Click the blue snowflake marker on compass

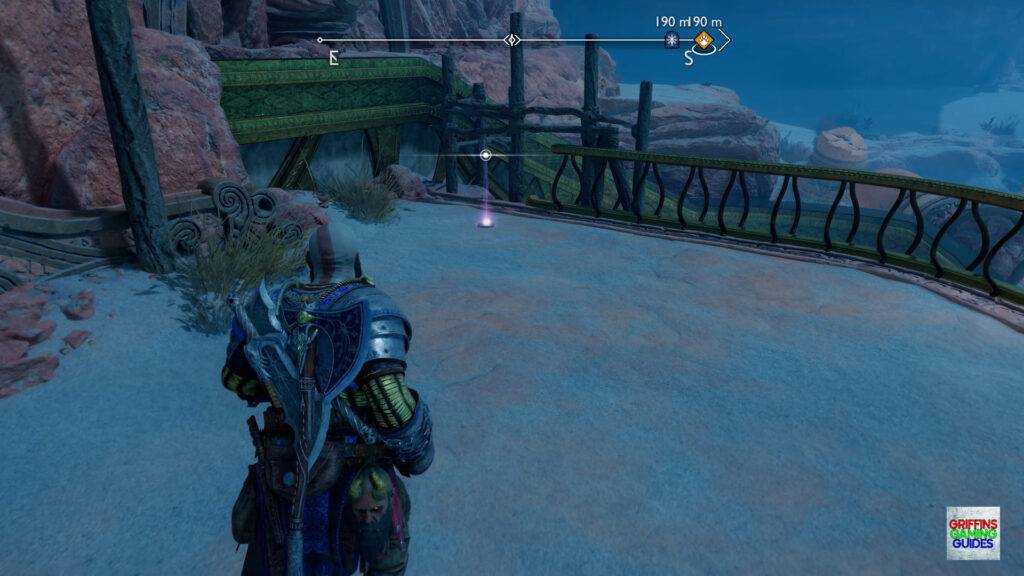[673, 41]
